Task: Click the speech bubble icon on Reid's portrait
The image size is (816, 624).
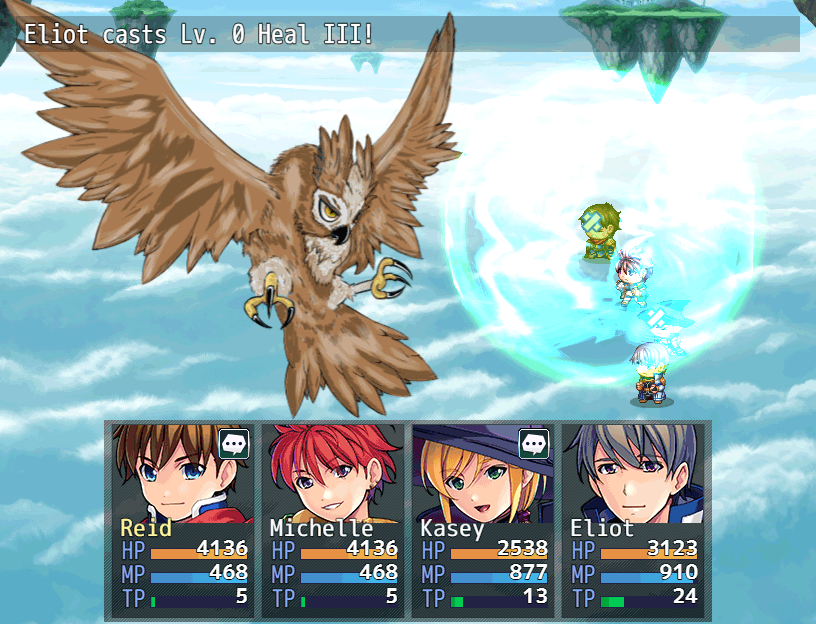Action: point(234,443)
